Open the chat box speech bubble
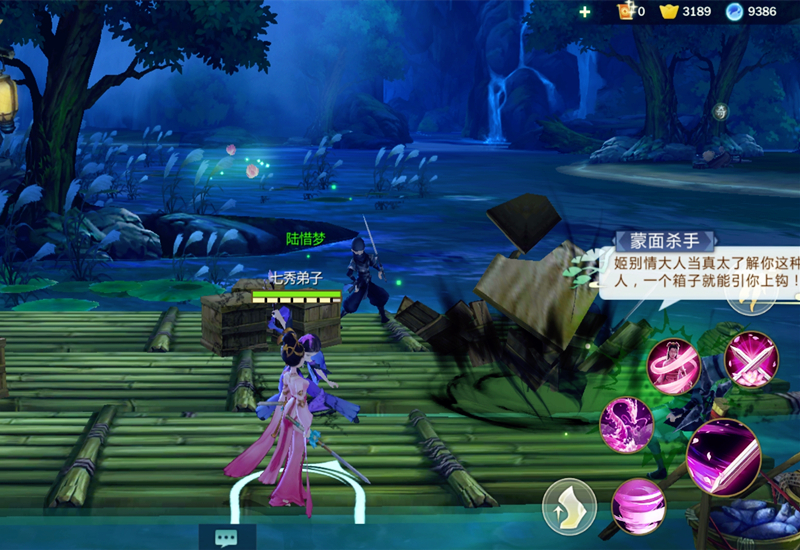This screenshot has height=550, width=800. tap(226, 537)
